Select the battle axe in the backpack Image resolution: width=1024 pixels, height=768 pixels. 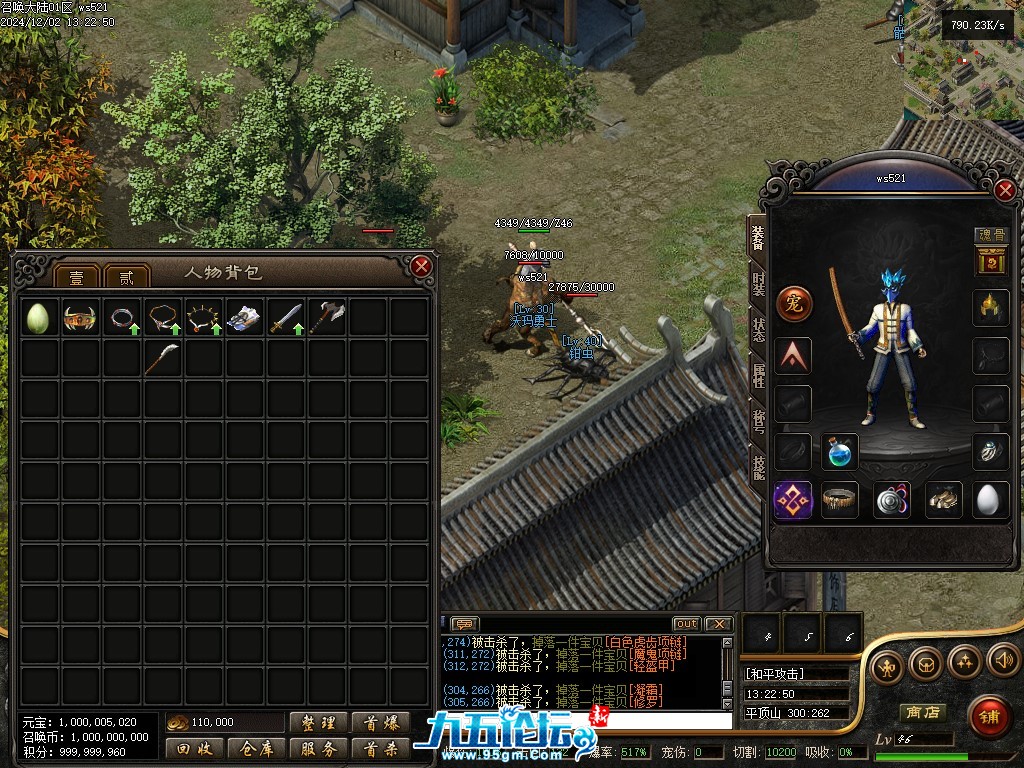[x=326, y=318]
